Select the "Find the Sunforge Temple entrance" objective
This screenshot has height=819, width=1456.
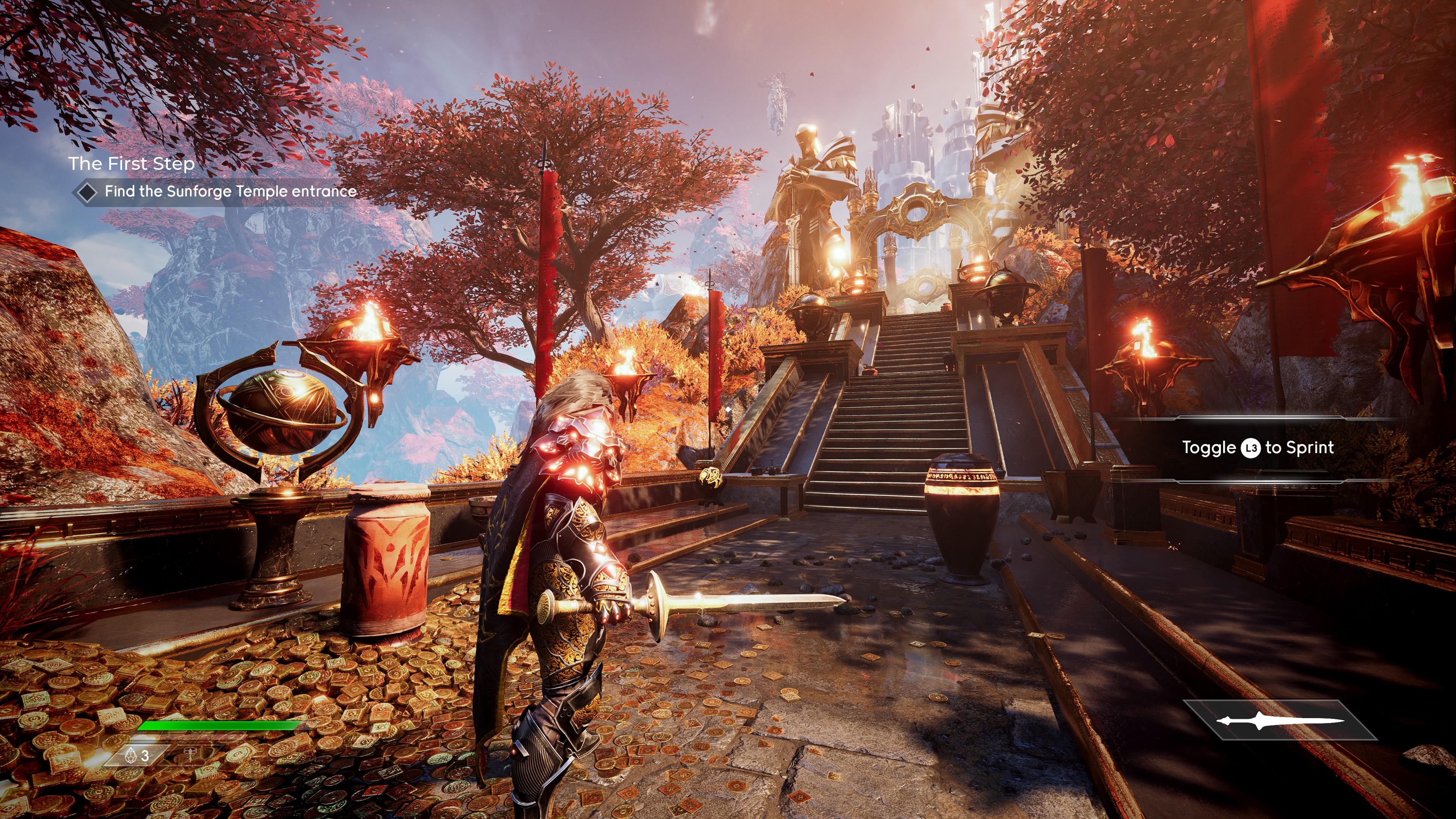coord(230,191)
